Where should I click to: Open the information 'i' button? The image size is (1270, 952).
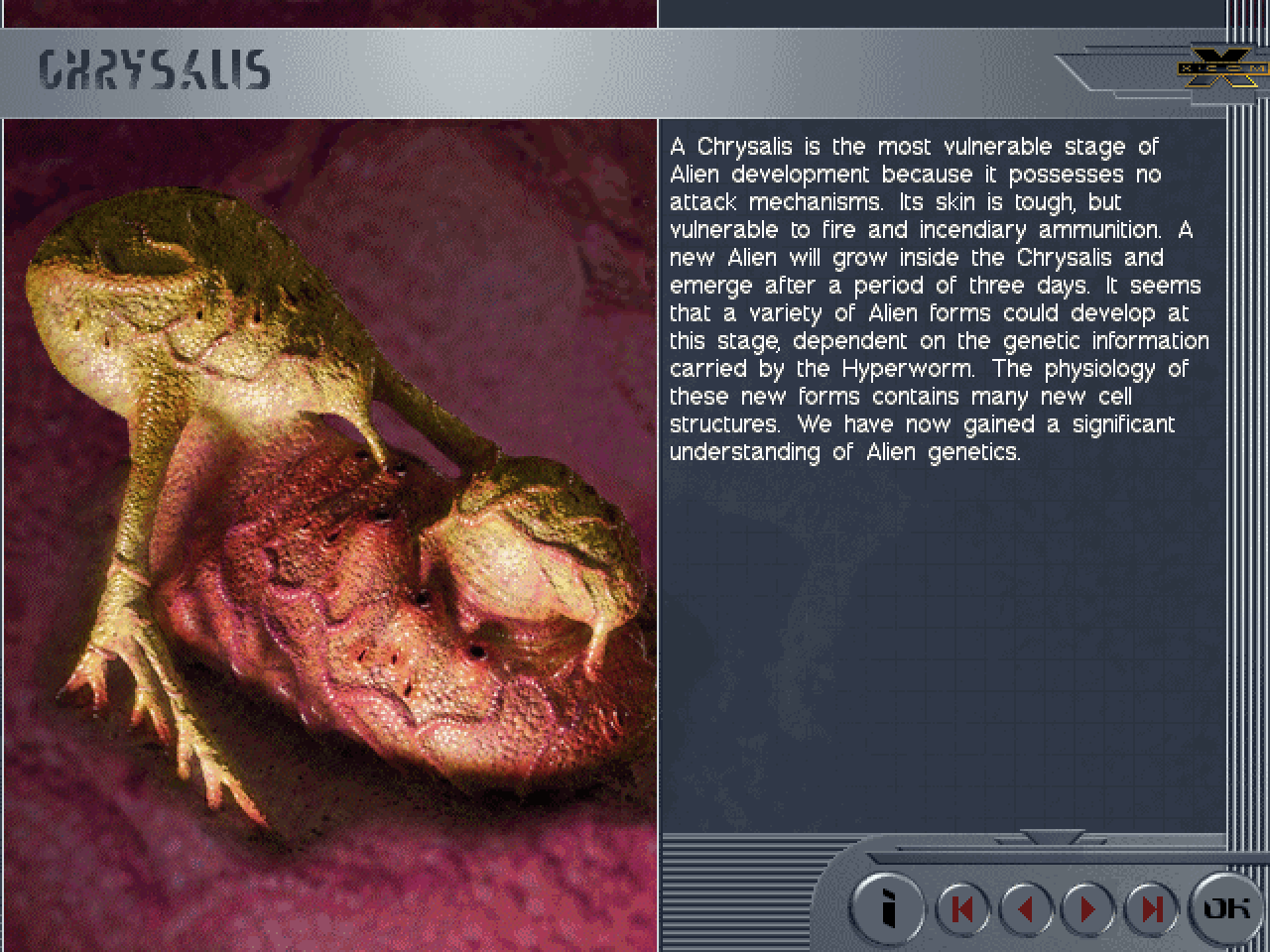click(888, 907)
